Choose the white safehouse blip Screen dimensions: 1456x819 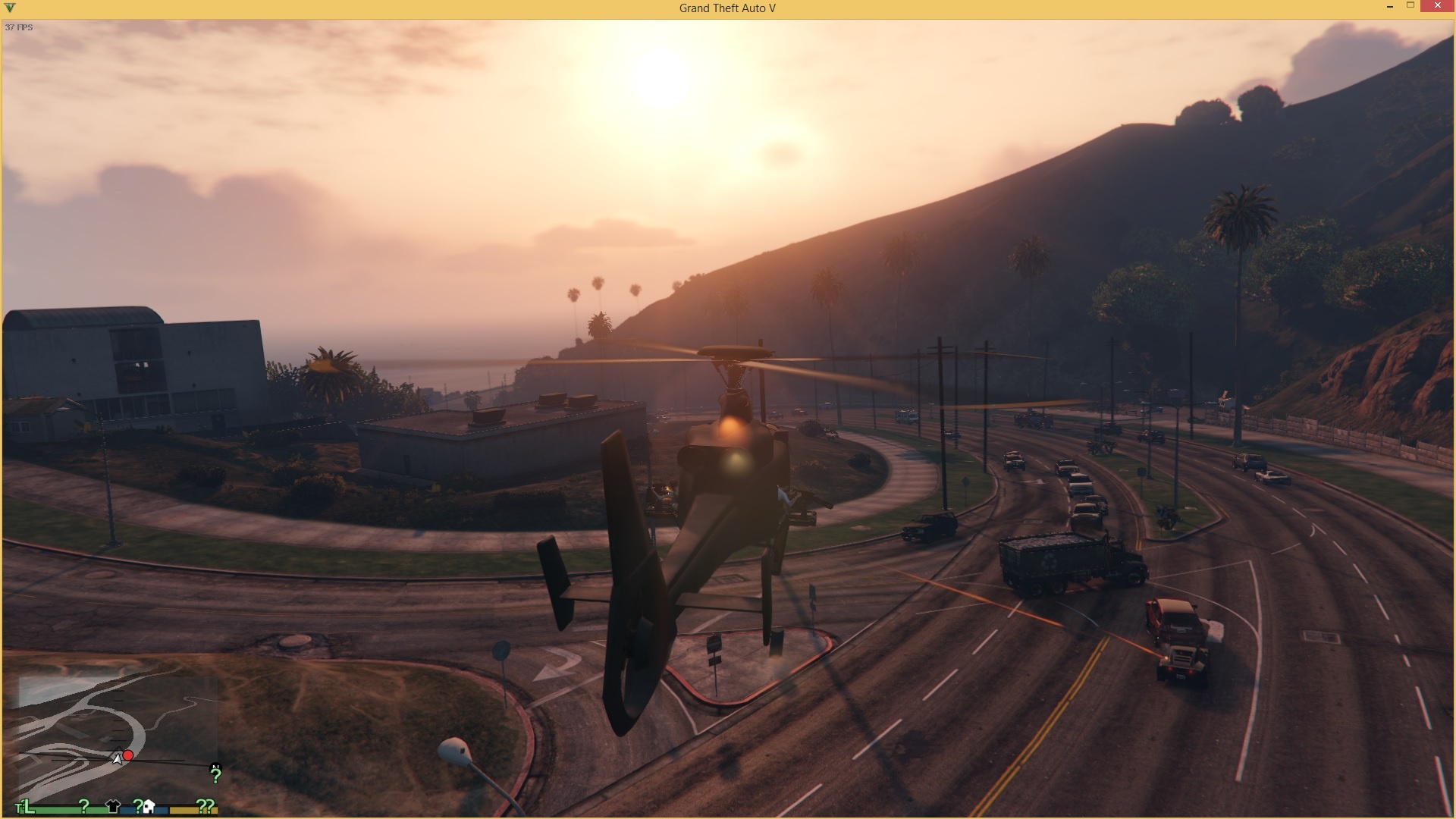click(x=149, y=806)
